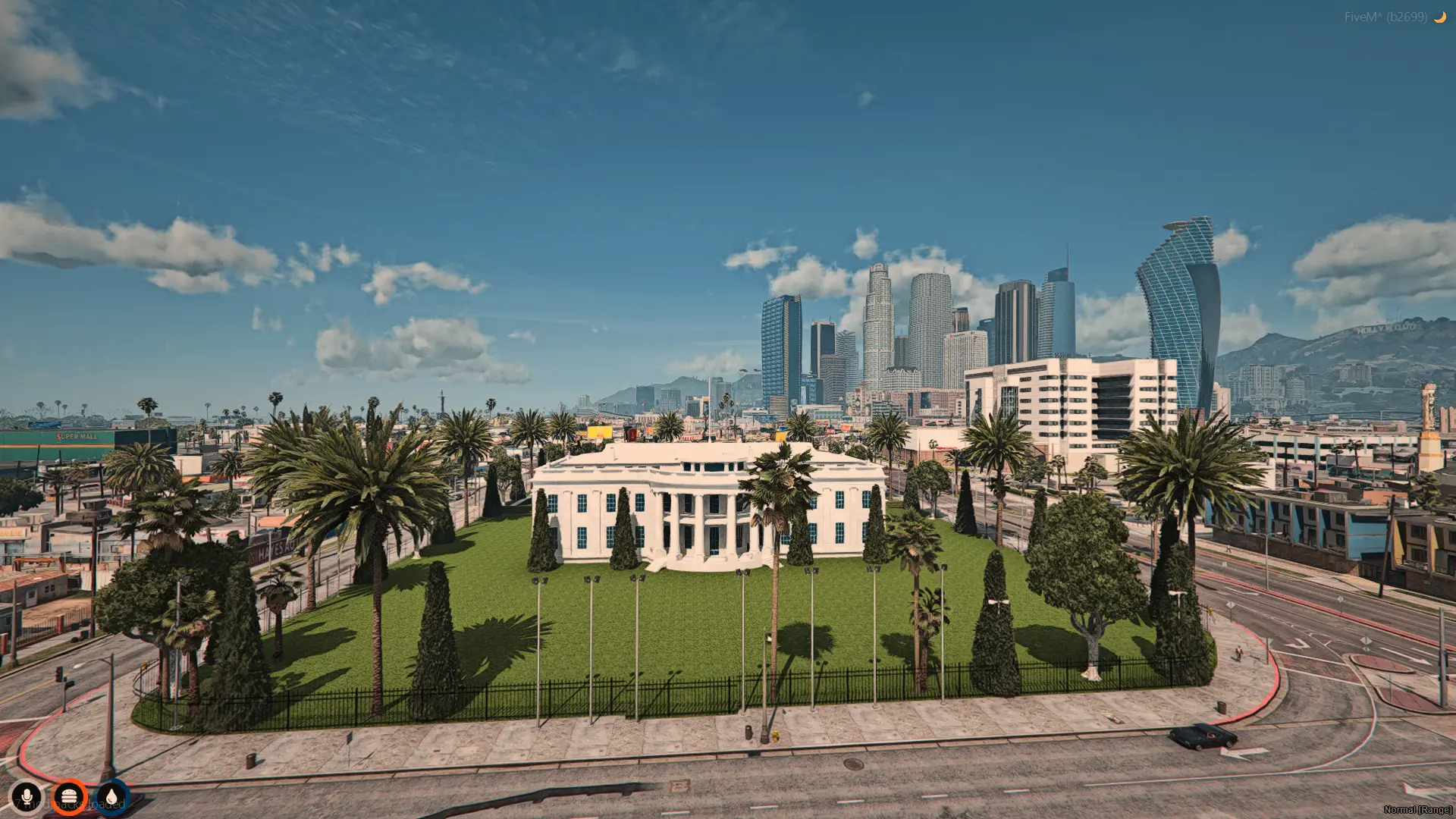The image size is (1456, 819).
Task: Select the burger hunger status icon
Action: tap(70, 796)
